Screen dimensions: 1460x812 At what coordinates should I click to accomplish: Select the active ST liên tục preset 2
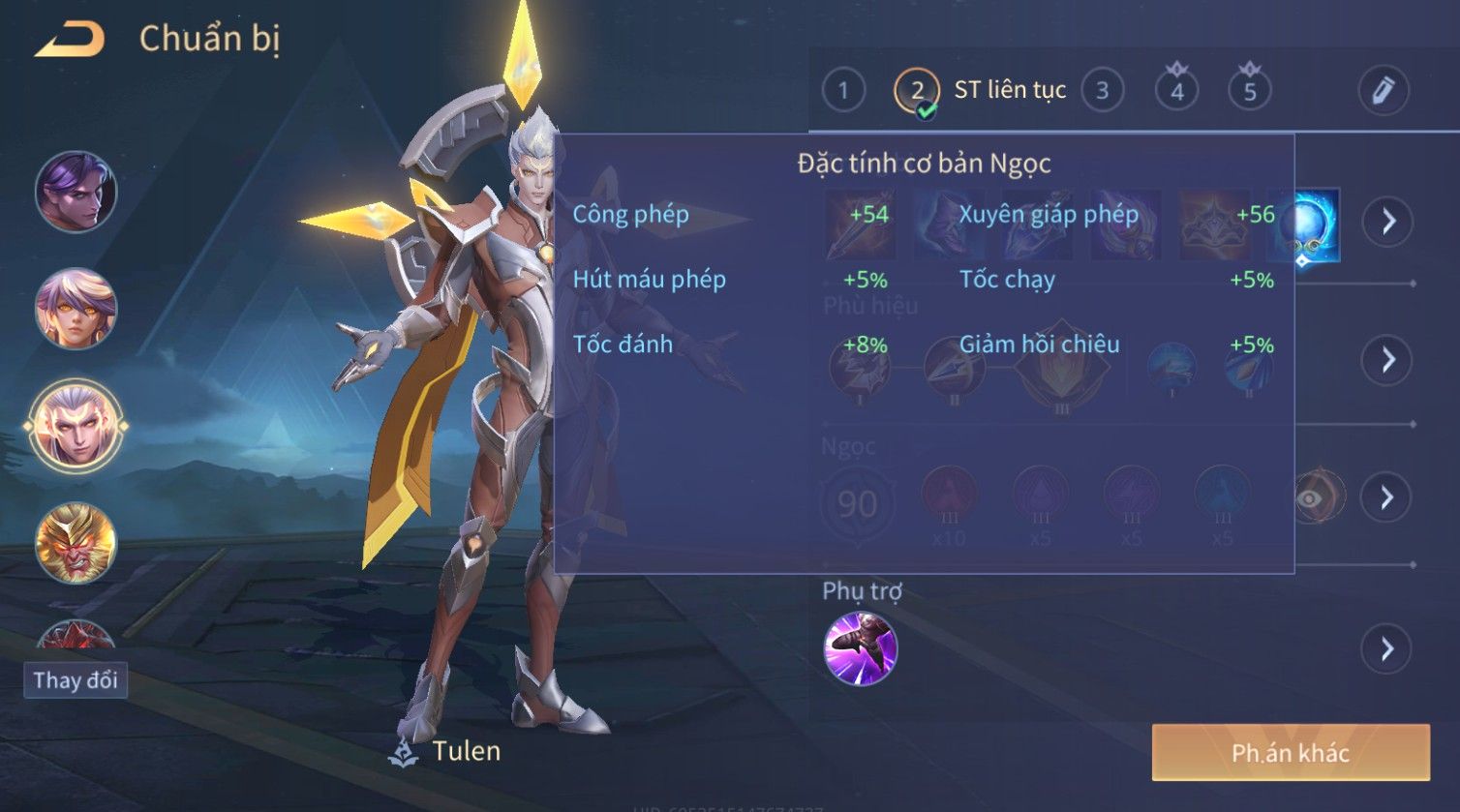[916, 91]
